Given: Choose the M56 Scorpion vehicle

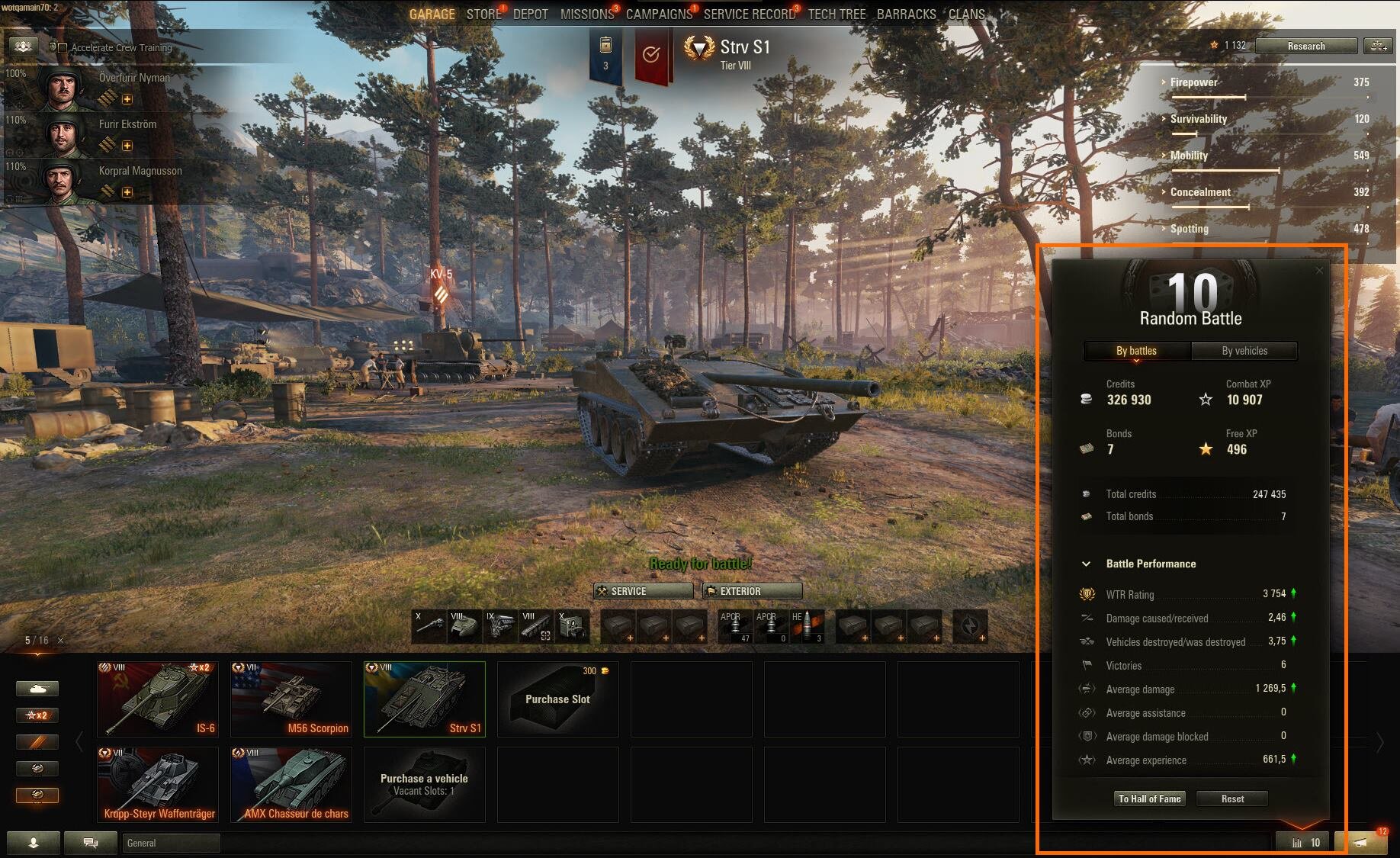Looking at the screenshot, I should 291,699.
